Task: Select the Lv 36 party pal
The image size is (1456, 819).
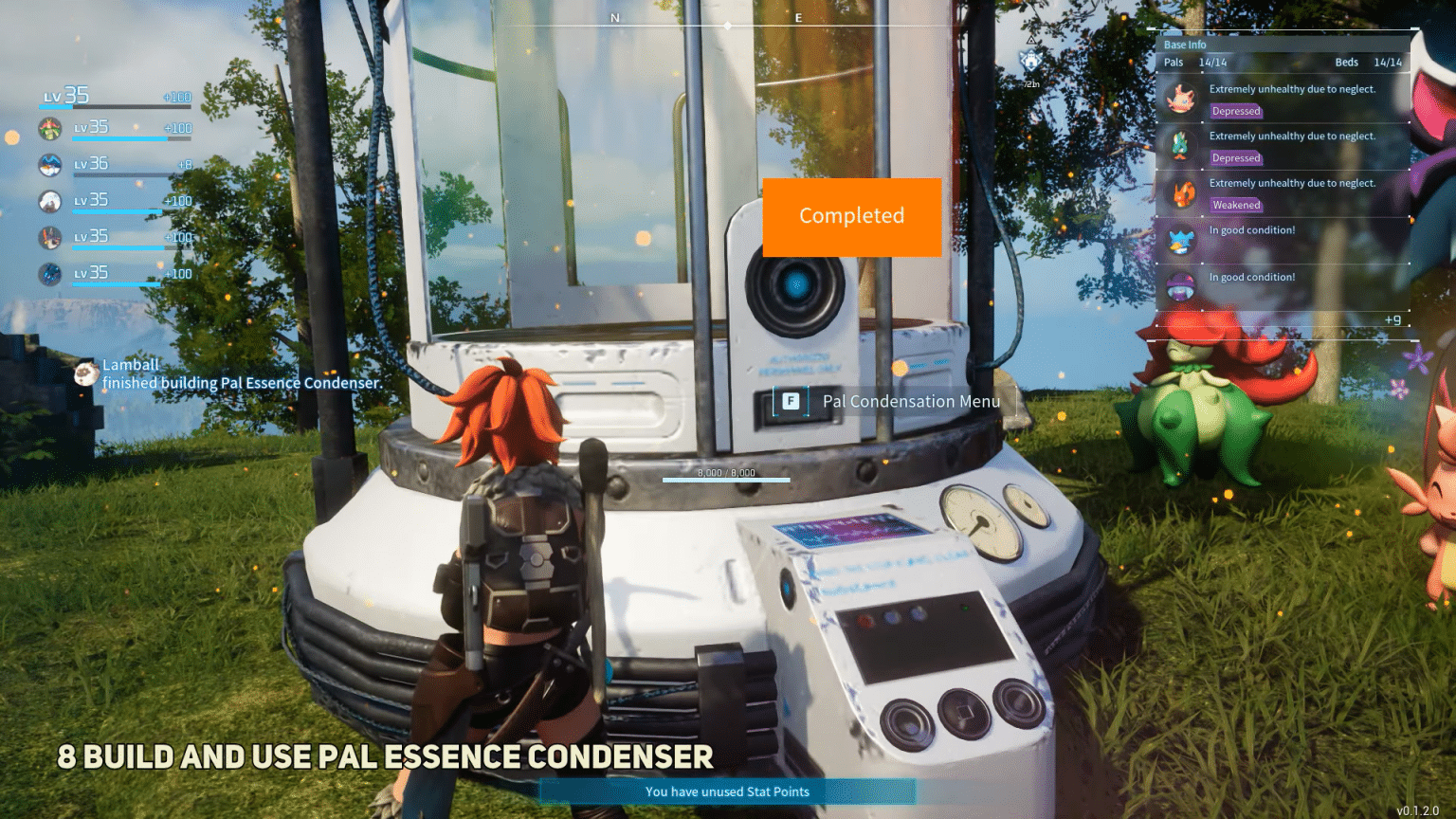Action: (x=50, y=165)
